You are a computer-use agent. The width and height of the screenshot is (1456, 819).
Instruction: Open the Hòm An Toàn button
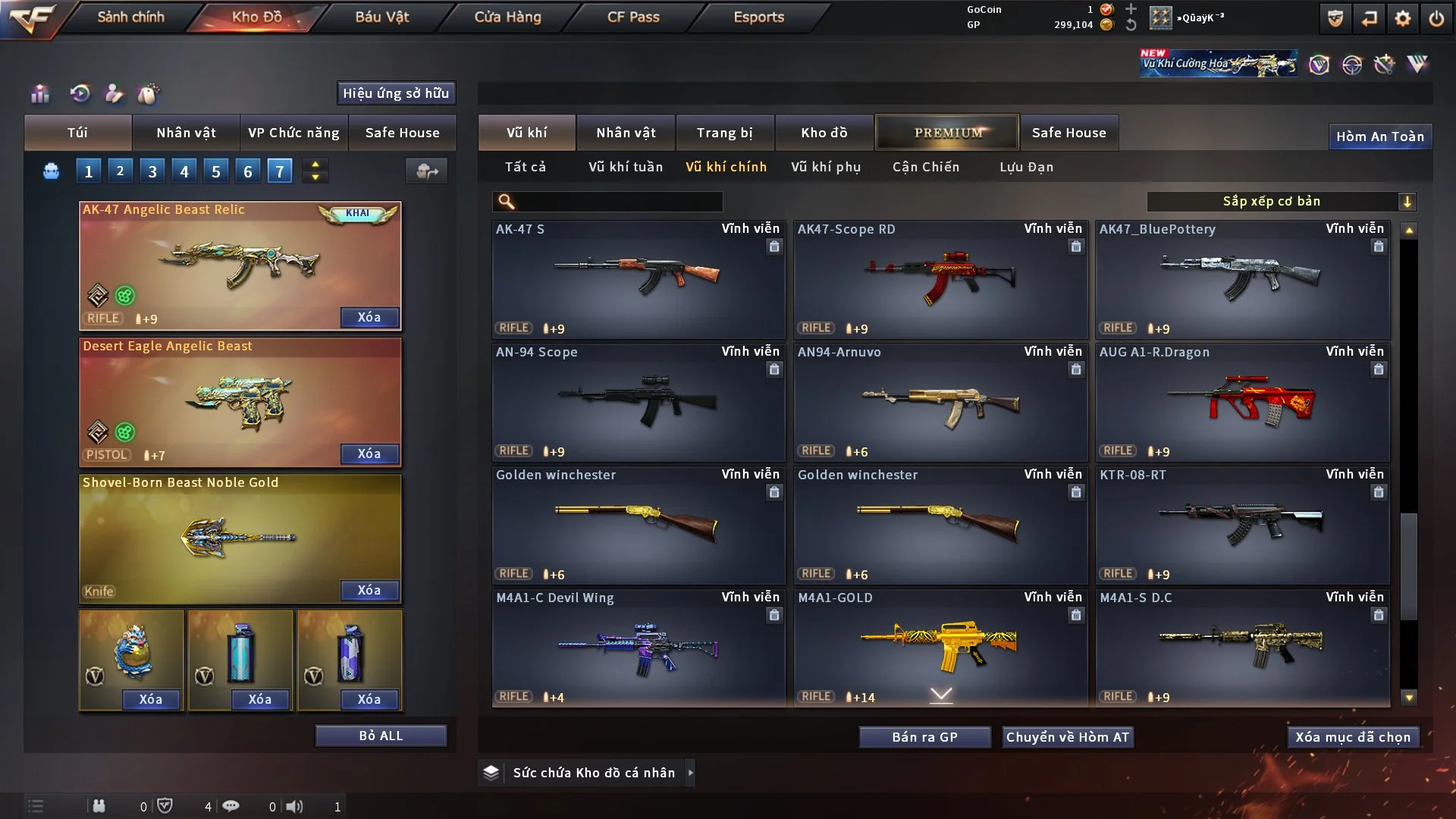pos(1379,136)
